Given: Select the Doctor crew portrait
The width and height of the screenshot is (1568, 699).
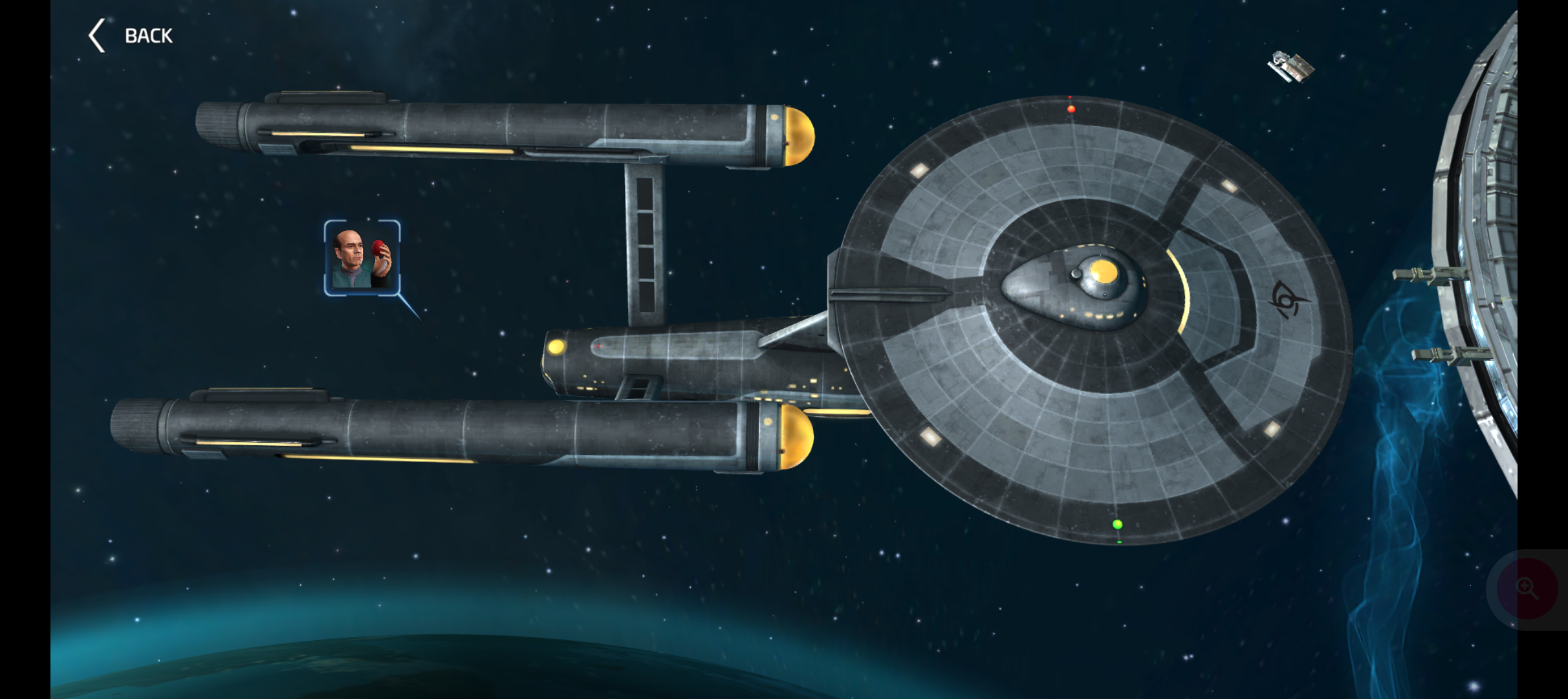Looking at the screenshot, I should pyautogui.click(x=362, y=258).
